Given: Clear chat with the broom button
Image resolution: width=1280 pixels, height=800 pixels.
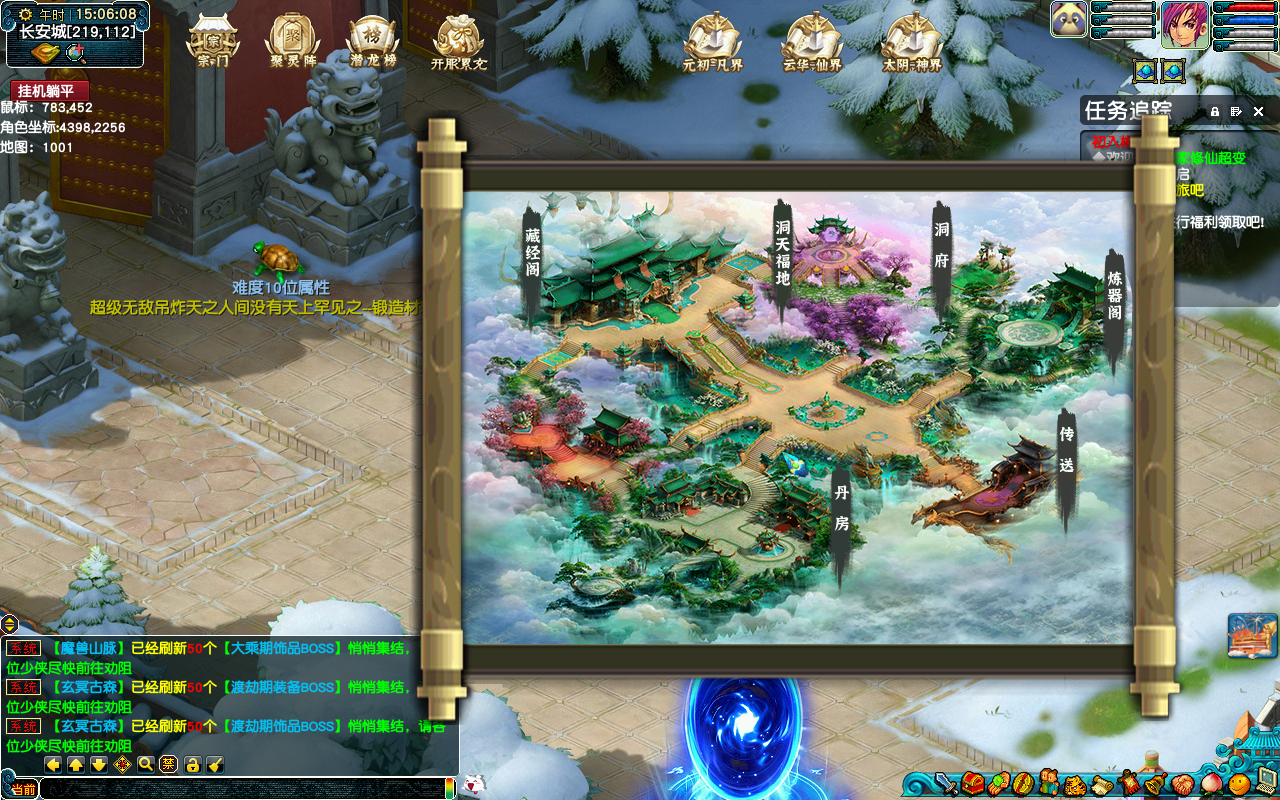Looking at the screenshot, I should point(215,765).
